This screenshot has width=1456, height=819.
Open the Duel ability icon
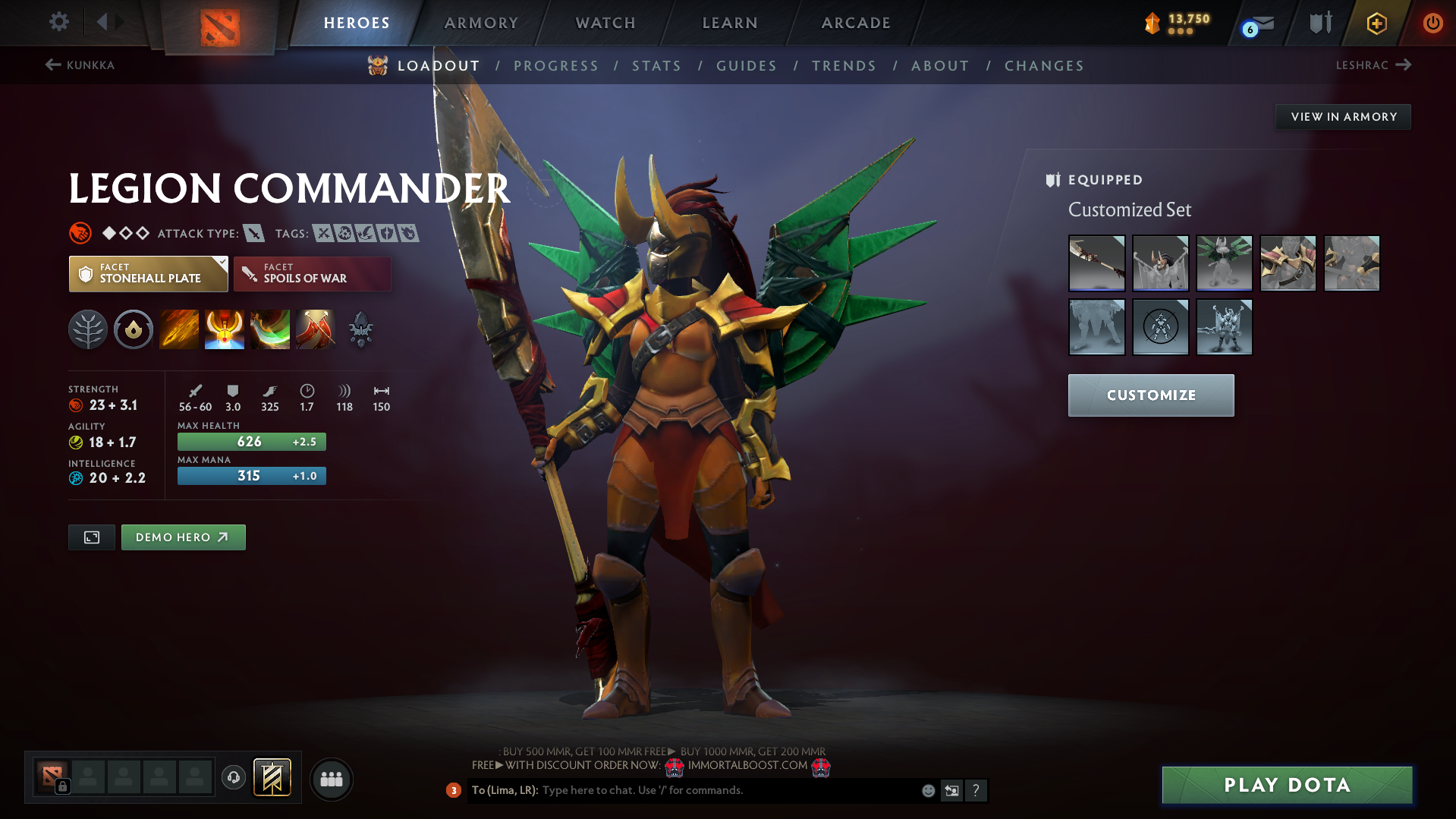316,329
